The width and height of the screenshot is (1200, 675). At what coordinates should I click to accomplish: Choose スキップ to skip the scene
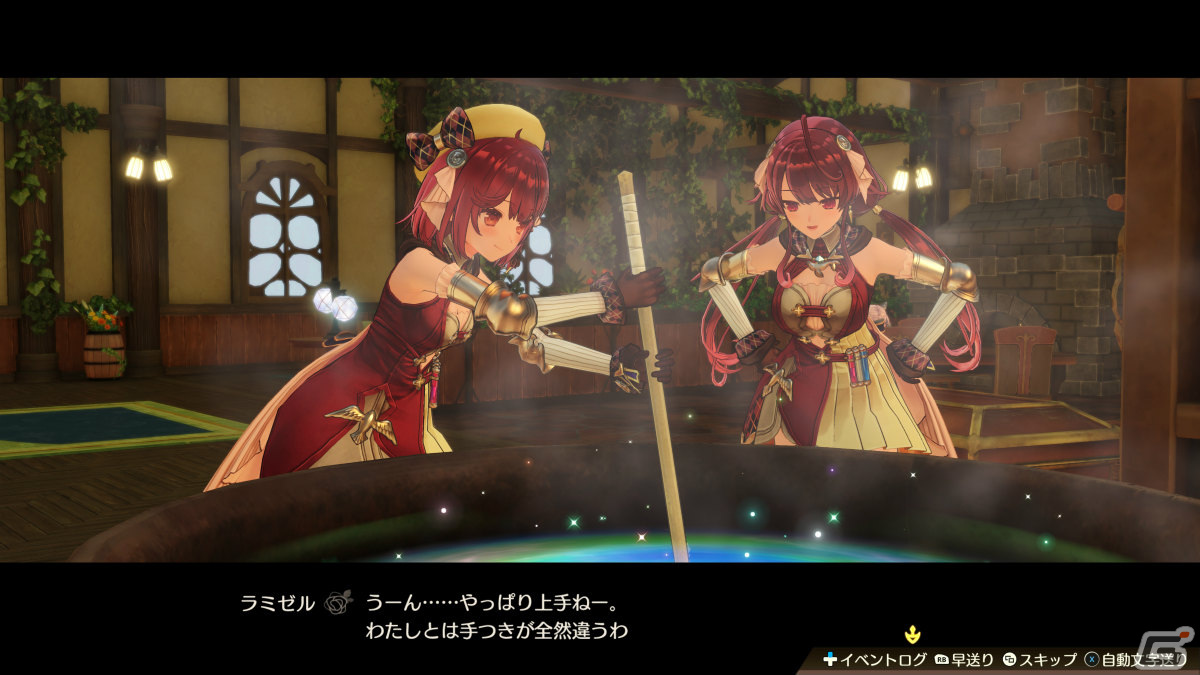1040,660
